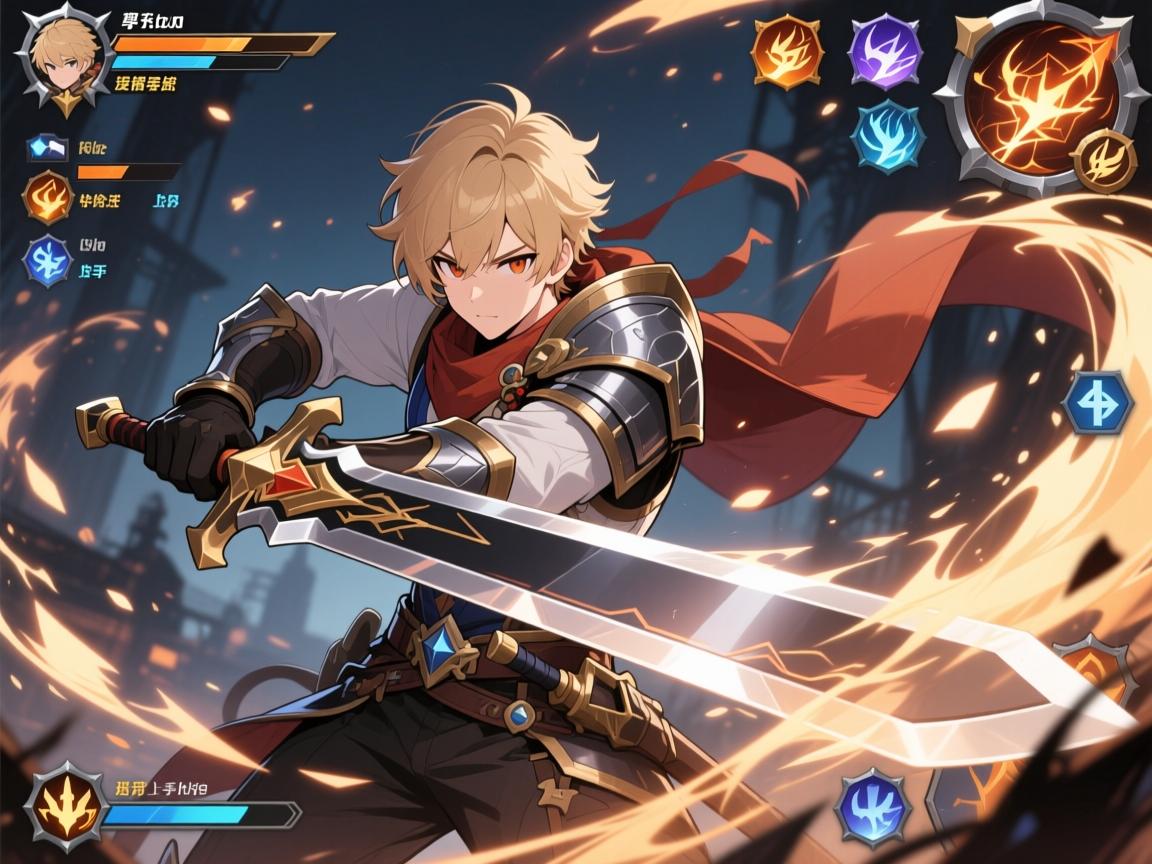Activate the blue round skill at the bottom
Screen dimensions: 1152x864
(x=872, y=806)
